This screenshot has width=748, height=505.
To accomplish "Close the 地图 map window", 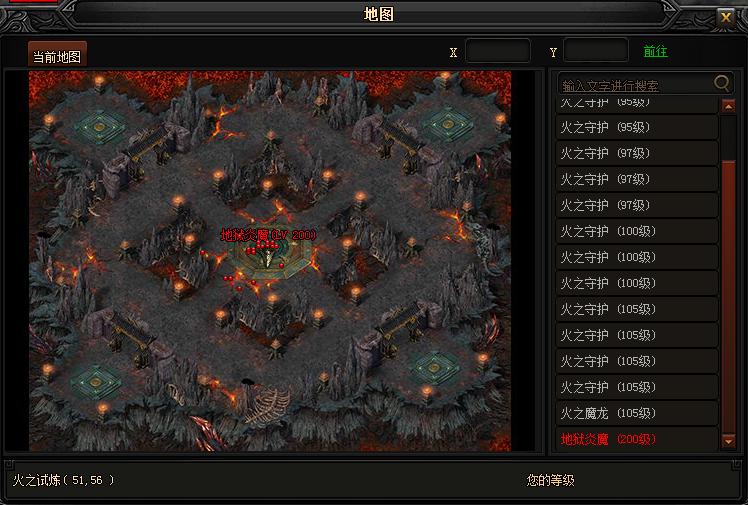I will coord(726,16).
